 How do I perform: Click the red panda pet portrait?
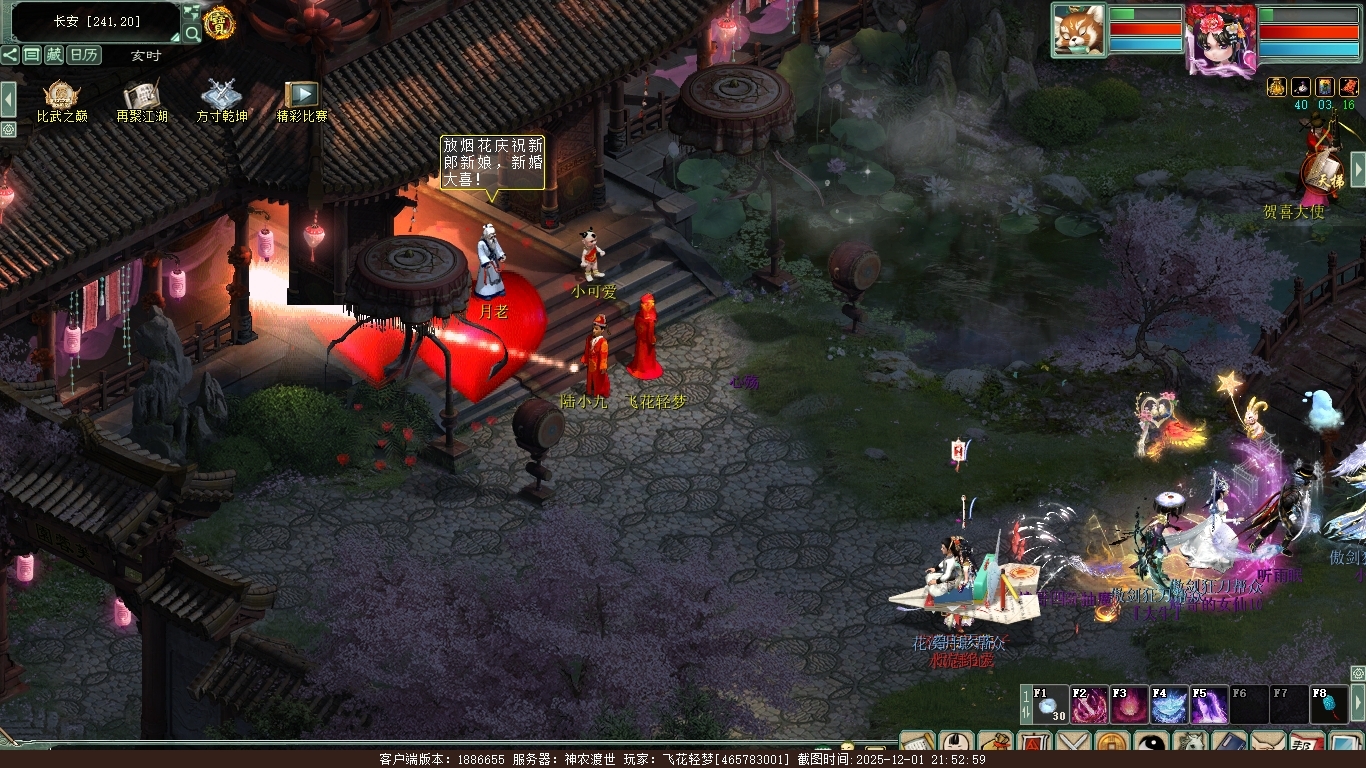(1079, 30)
